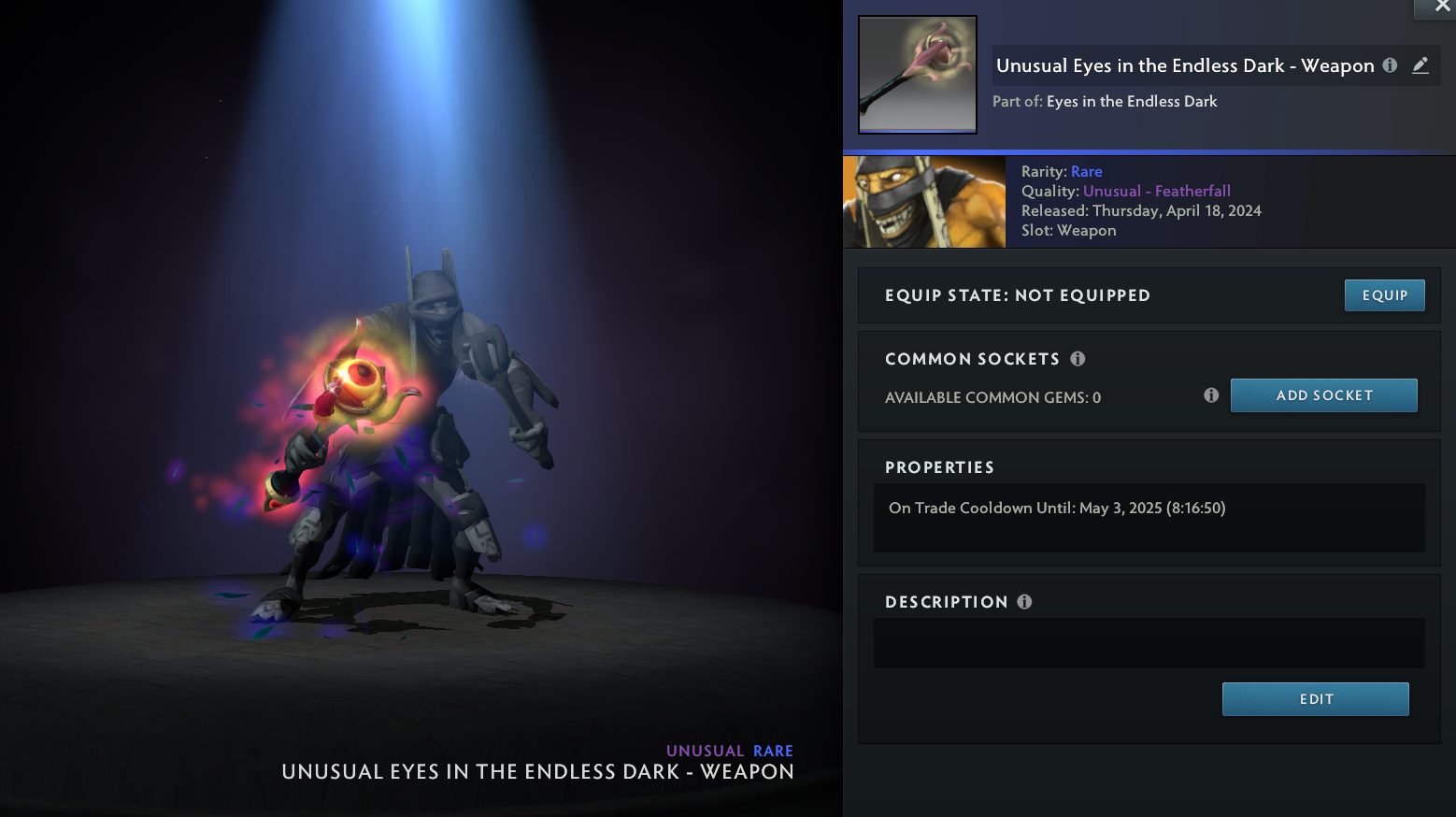This screenshot has height=817, width=1456.
Task: Equip the weapon with the Equip button
Action: 1384,295
